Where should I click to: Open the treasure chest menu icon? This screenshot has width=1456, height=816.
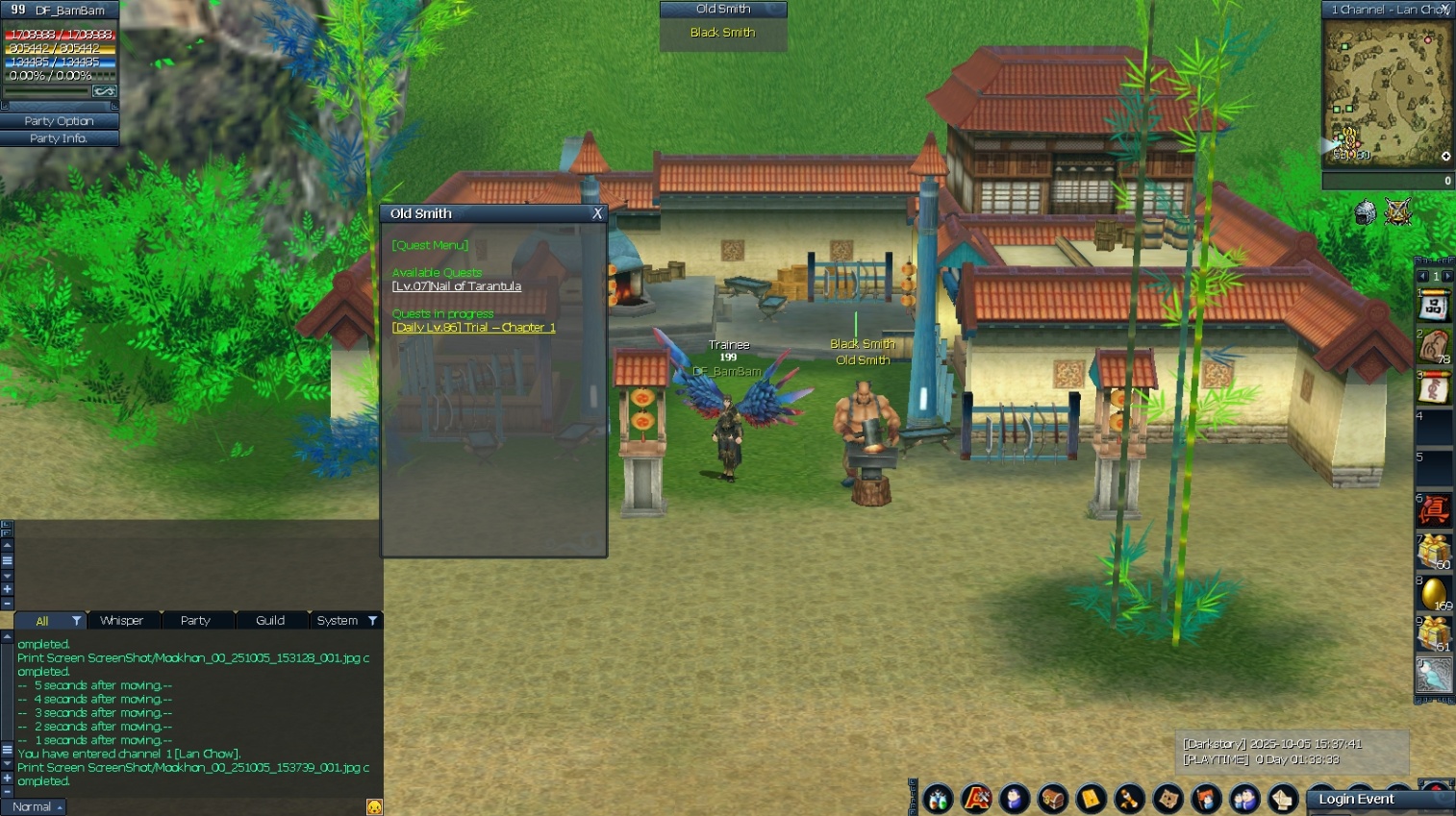pyautogui.click(x=1053, y=799)
